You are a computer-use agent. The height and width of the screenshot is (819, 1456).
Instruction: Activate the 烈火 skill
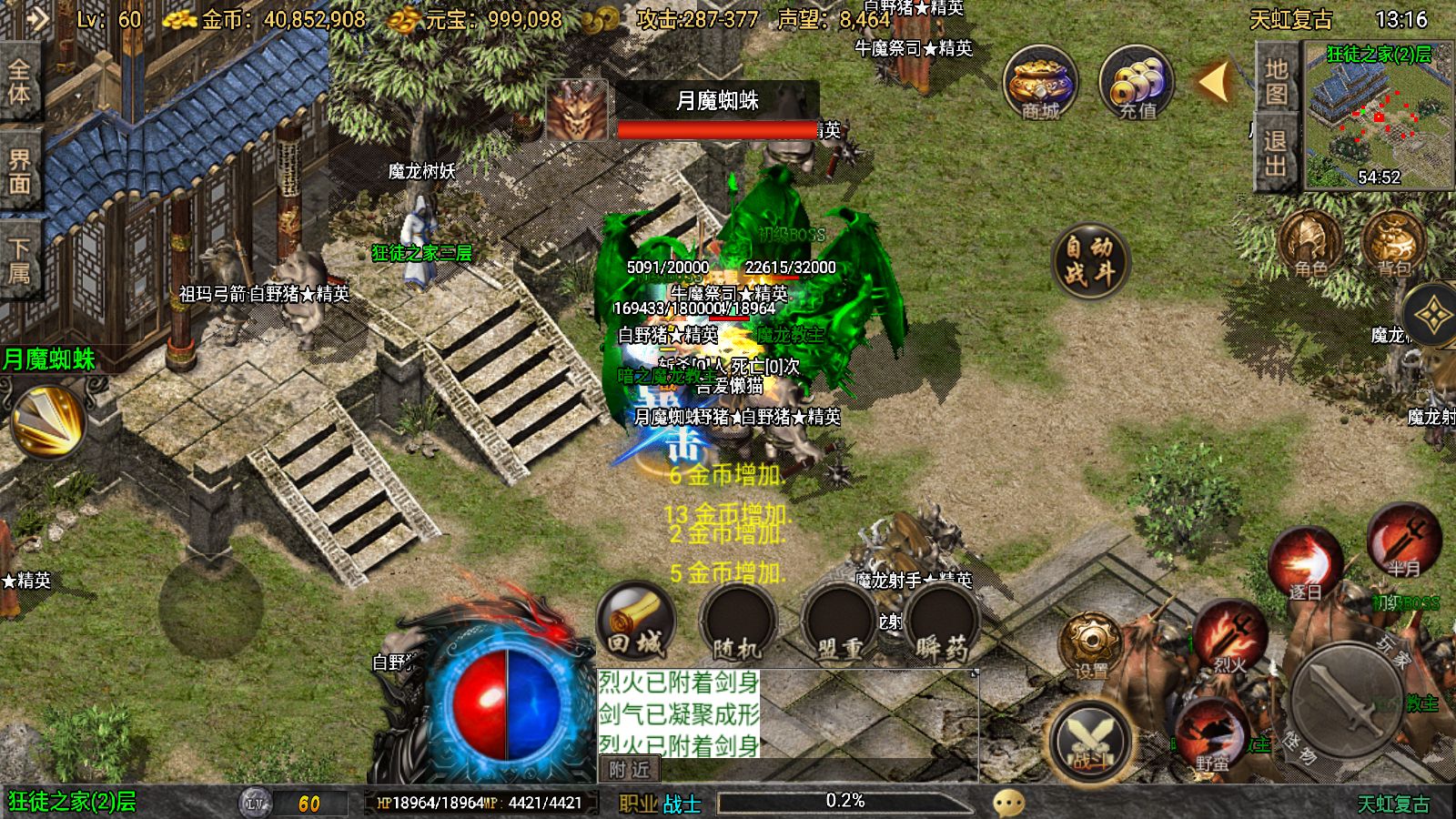click(x=1230, y=639)
